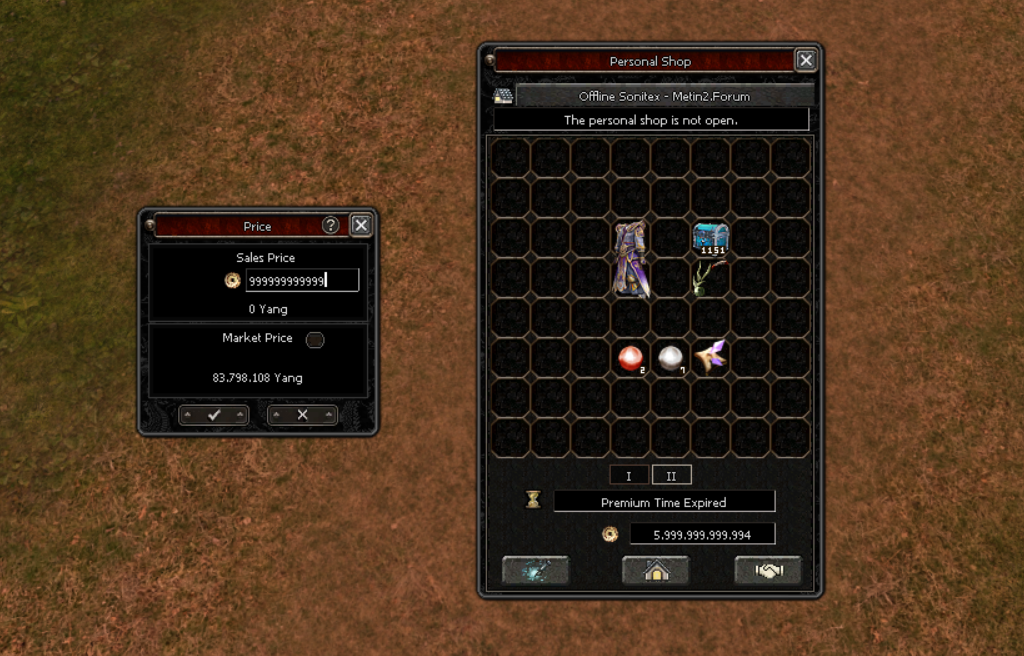
Task: Click the handshake button in Personal Shop
Action: point(768,571)
